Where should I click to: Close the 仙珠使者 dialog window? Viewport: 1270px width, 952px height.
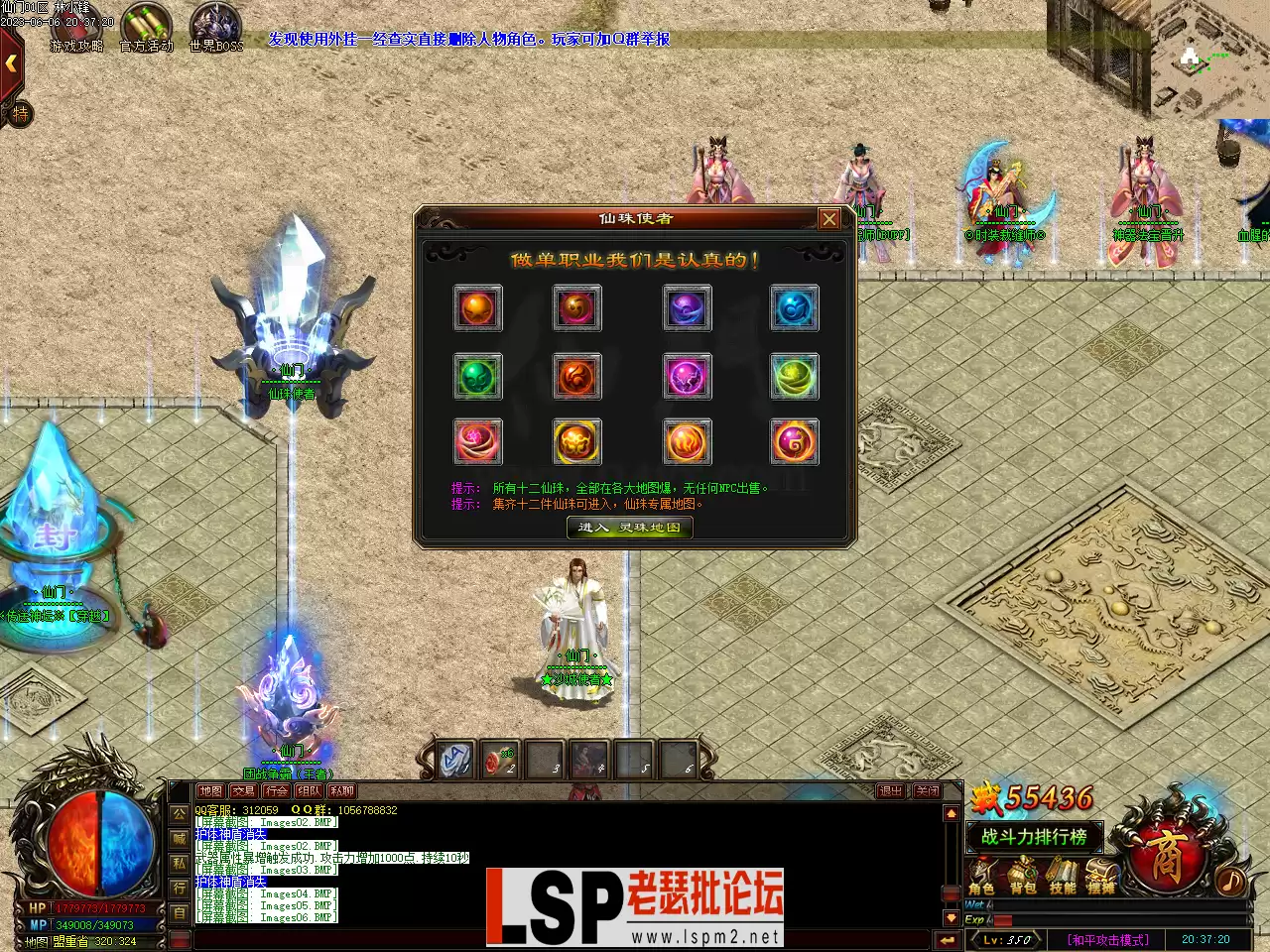click(x=829, y=219)
